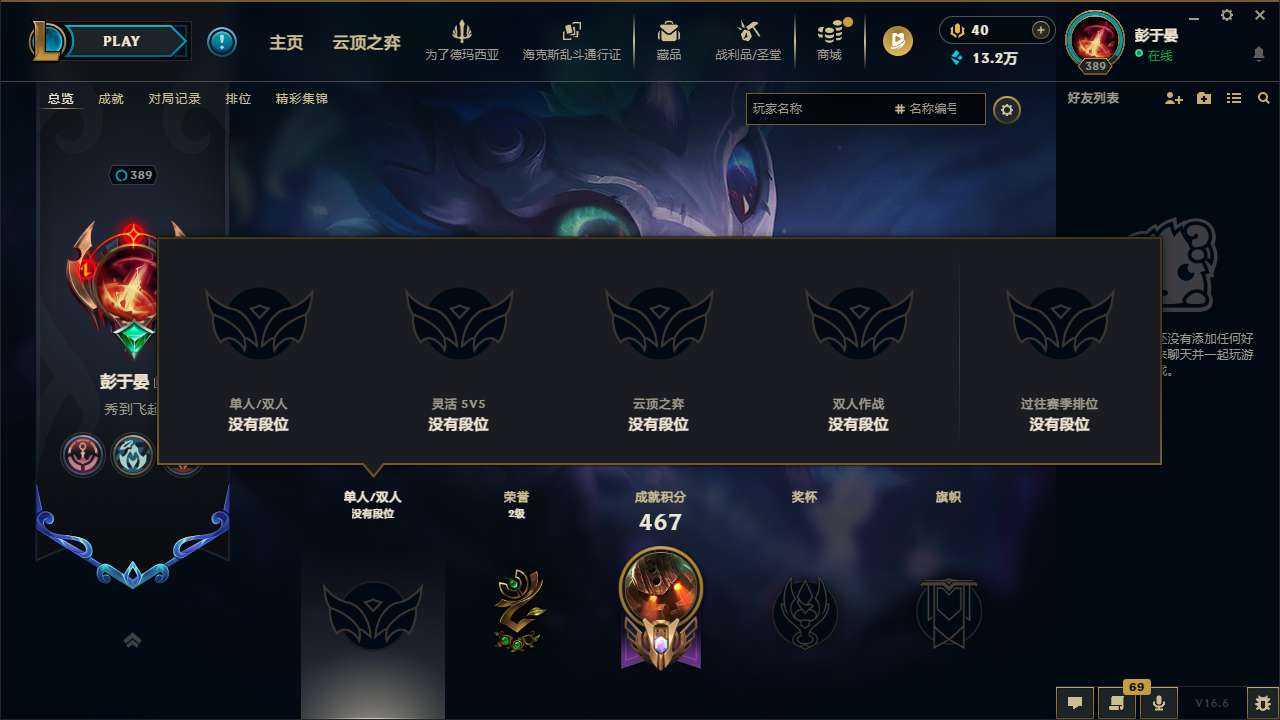Open the 海克斯乱斗通行证 event pass
Viewport: 1280px width, 720px height.
tap(571, 40)
